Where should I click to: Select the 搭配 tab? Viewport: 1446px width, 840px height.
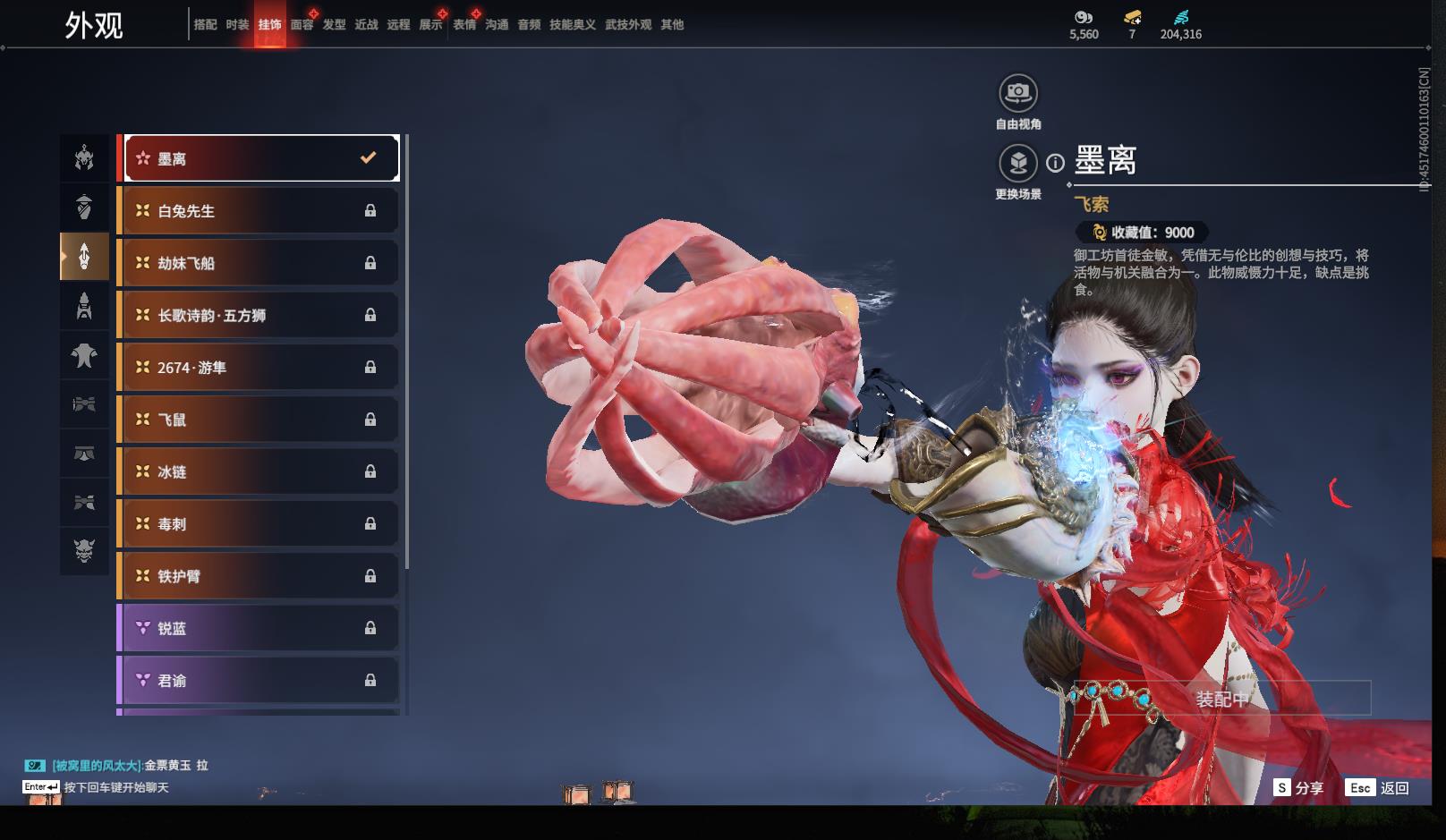click(205, 25)
